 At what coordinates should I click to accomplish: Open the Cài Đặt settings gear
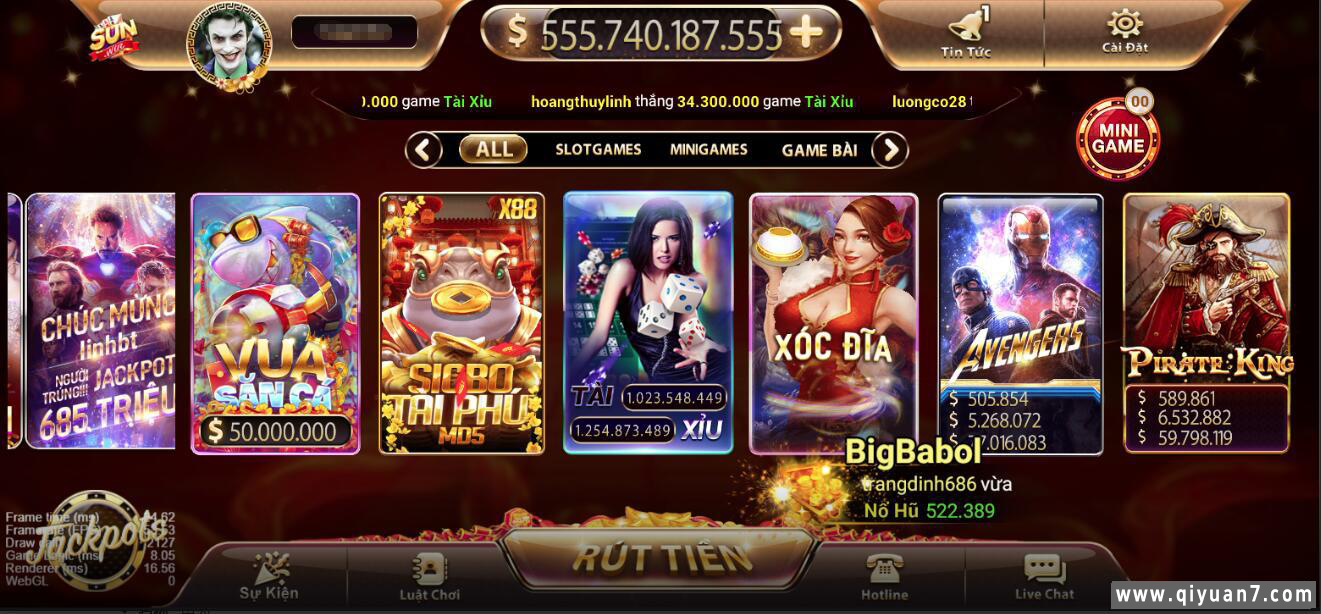point(1124,30)
